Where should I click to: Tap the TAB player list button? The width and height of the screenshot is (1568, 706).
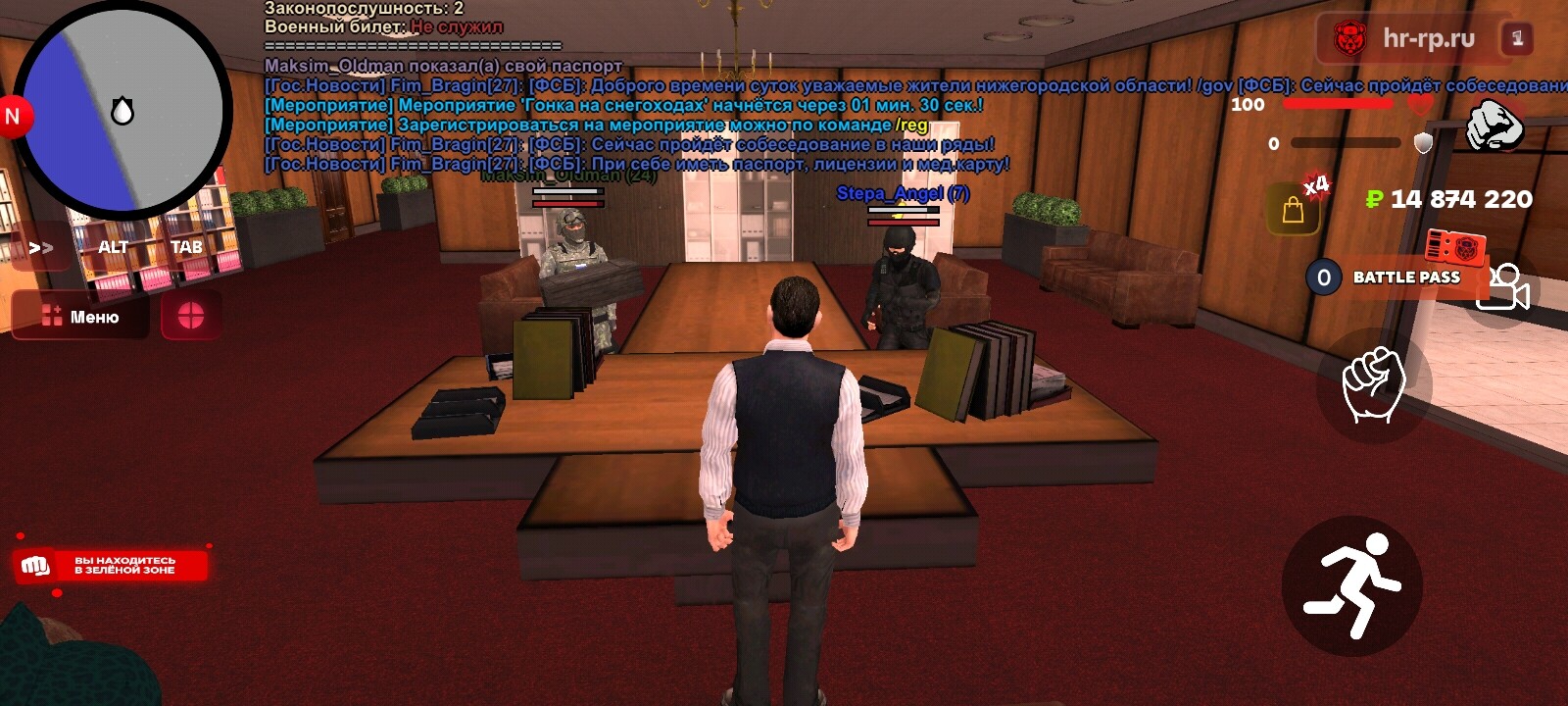[x=186, y=247]
